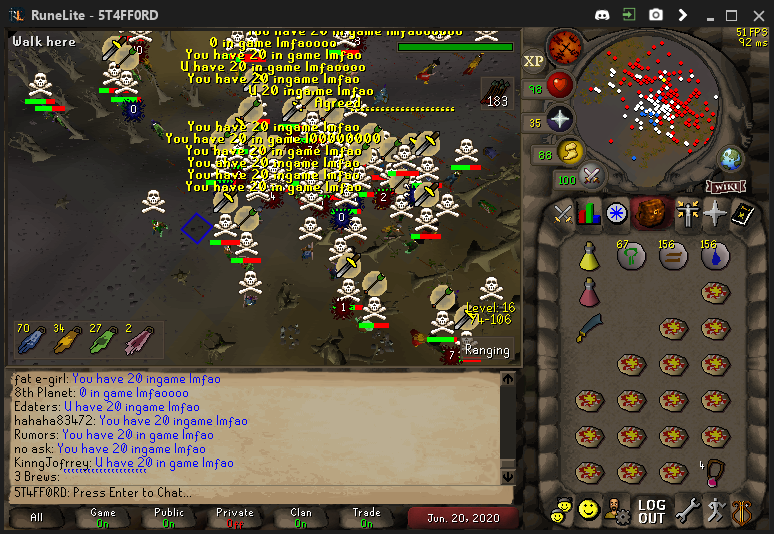The width and height of the screenshot is (774, 534).
Task: Switch to the combat options tab
Action: tap(563, 213)
